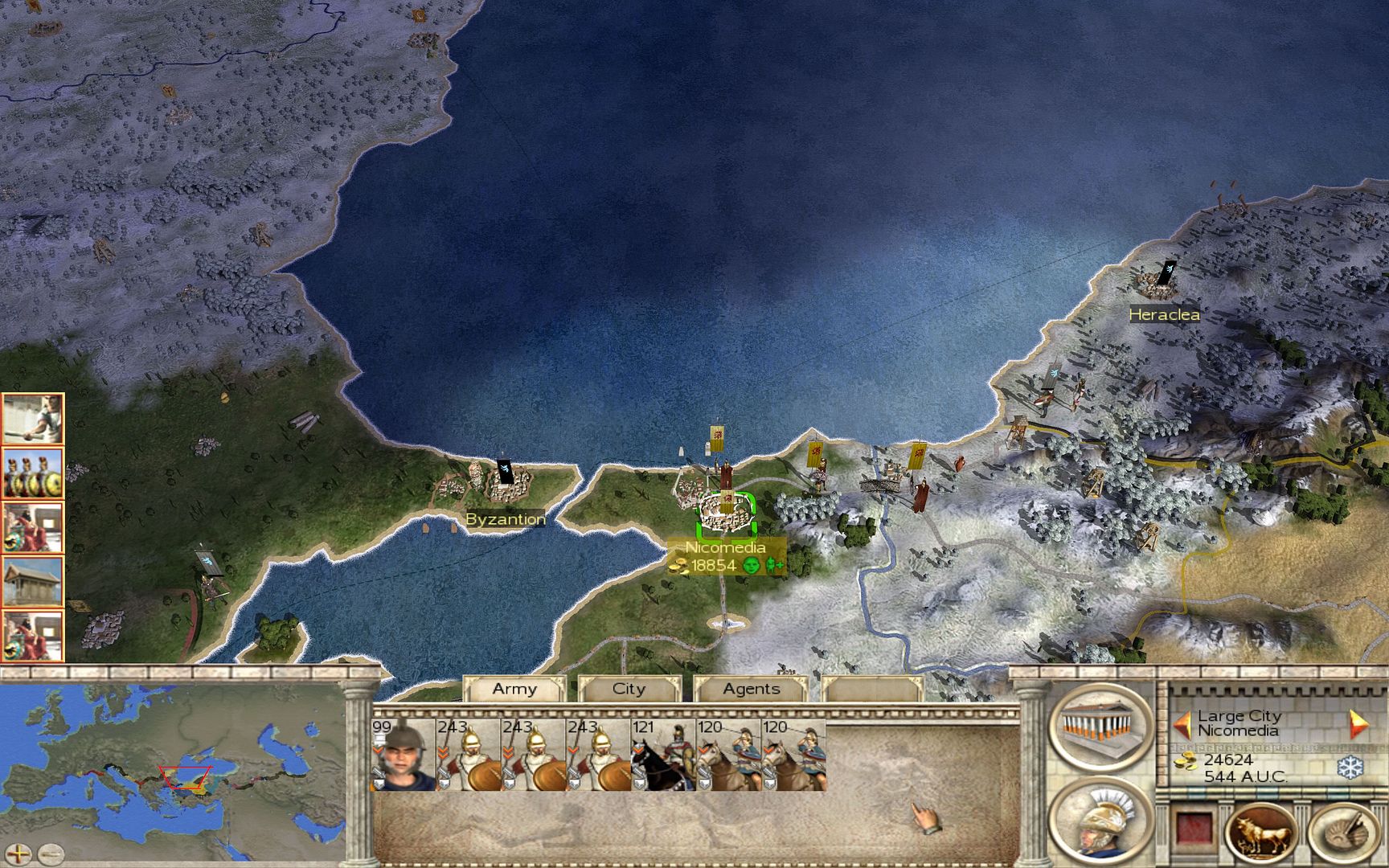Viewport: 1389px width, 868px height.
Task: Select the 121-man cavalry unit card
Action: [662, 755]
